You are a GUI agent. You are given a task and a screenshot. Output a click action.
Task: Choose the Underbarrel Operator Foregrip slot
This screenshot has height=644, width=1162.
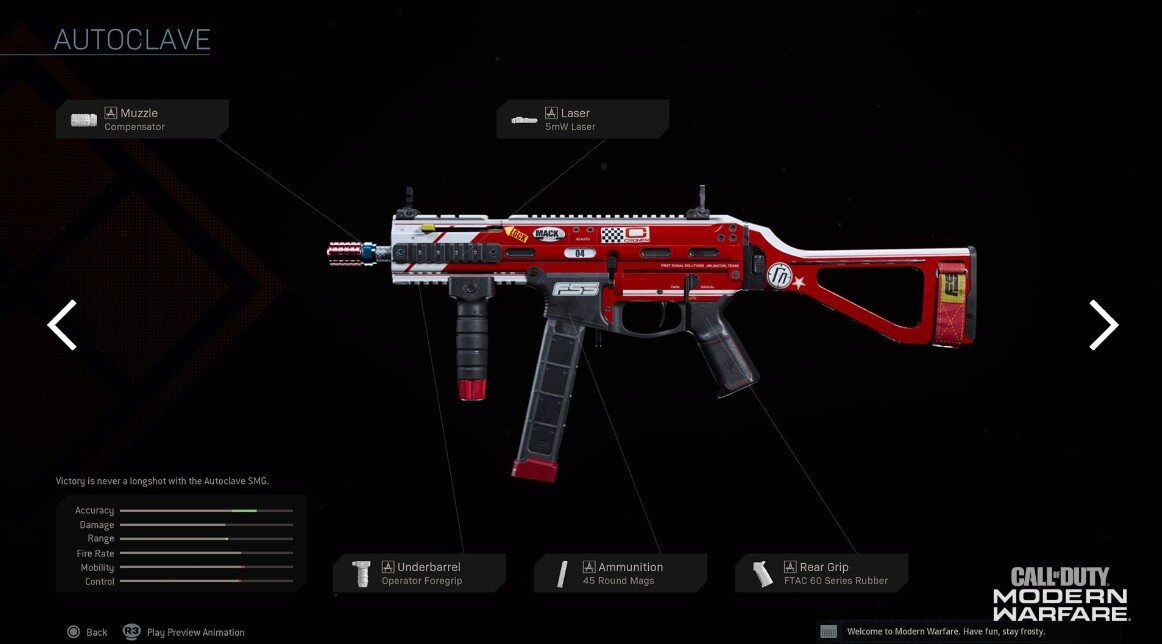tap(419, 573)
